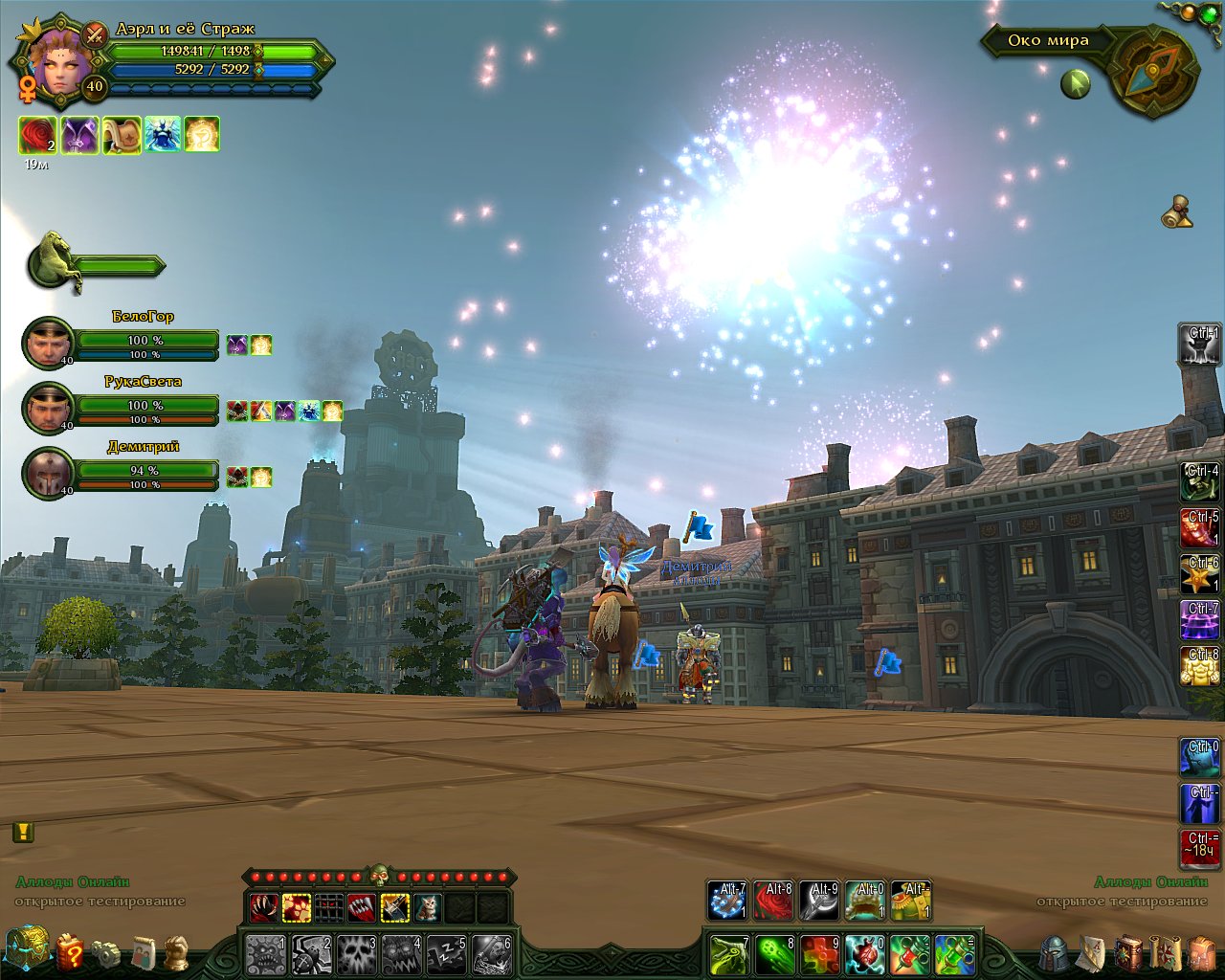Select party member РукаСвета's portrait
Image resolution: width=1225 pixels, height=980 pixels.
pyautogui.click(x=47, y=408)
